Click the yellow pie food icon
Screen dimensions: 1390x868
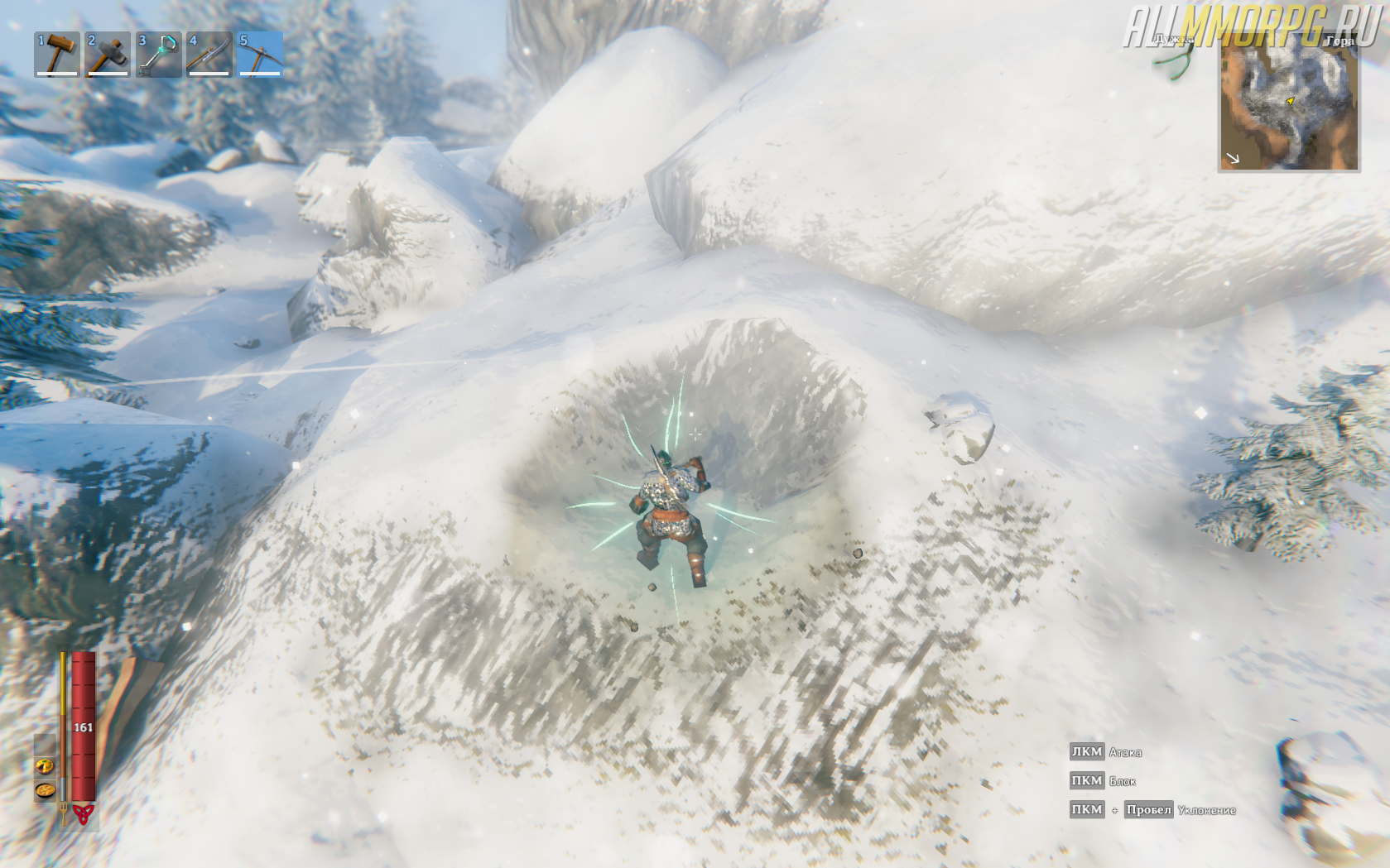tap(45, 766)
